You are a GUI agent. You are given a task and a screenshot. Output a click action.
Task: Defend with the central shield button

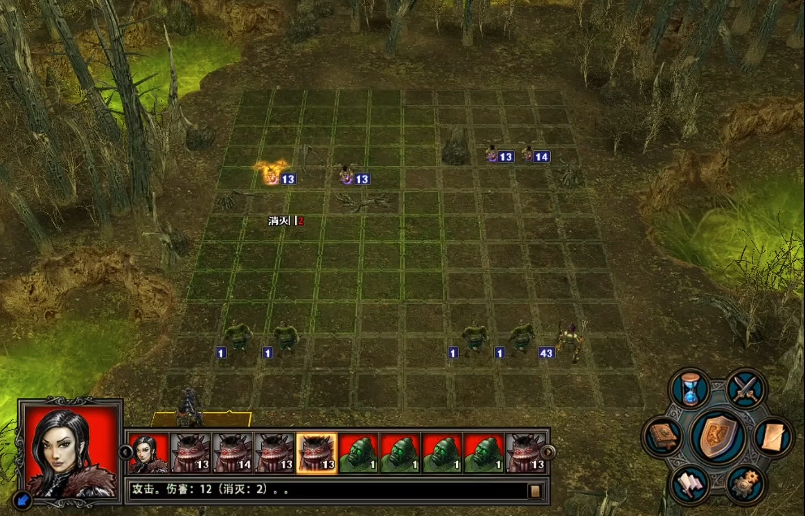[x=719, y=437]
